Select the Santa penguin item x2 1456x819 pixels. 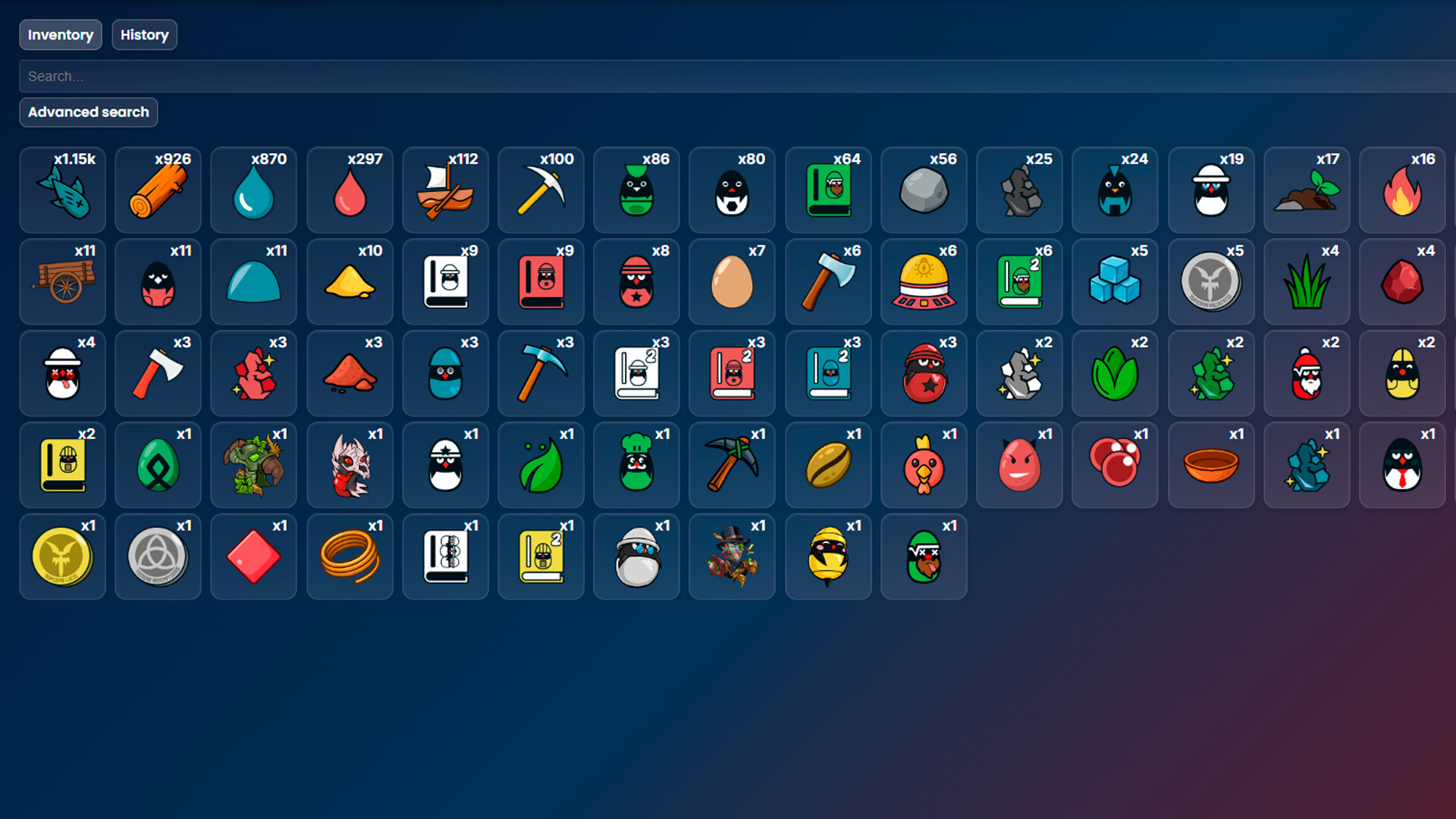coord(1307,373)
